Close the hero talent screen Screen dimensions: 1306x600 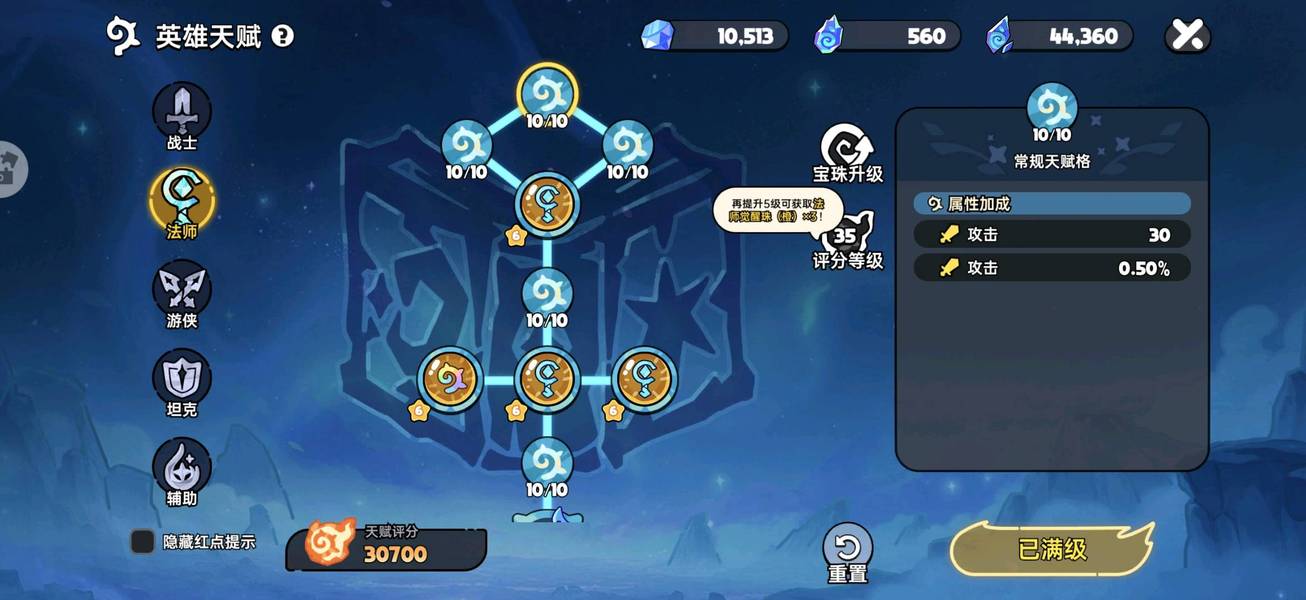[x=1187, y=36]
